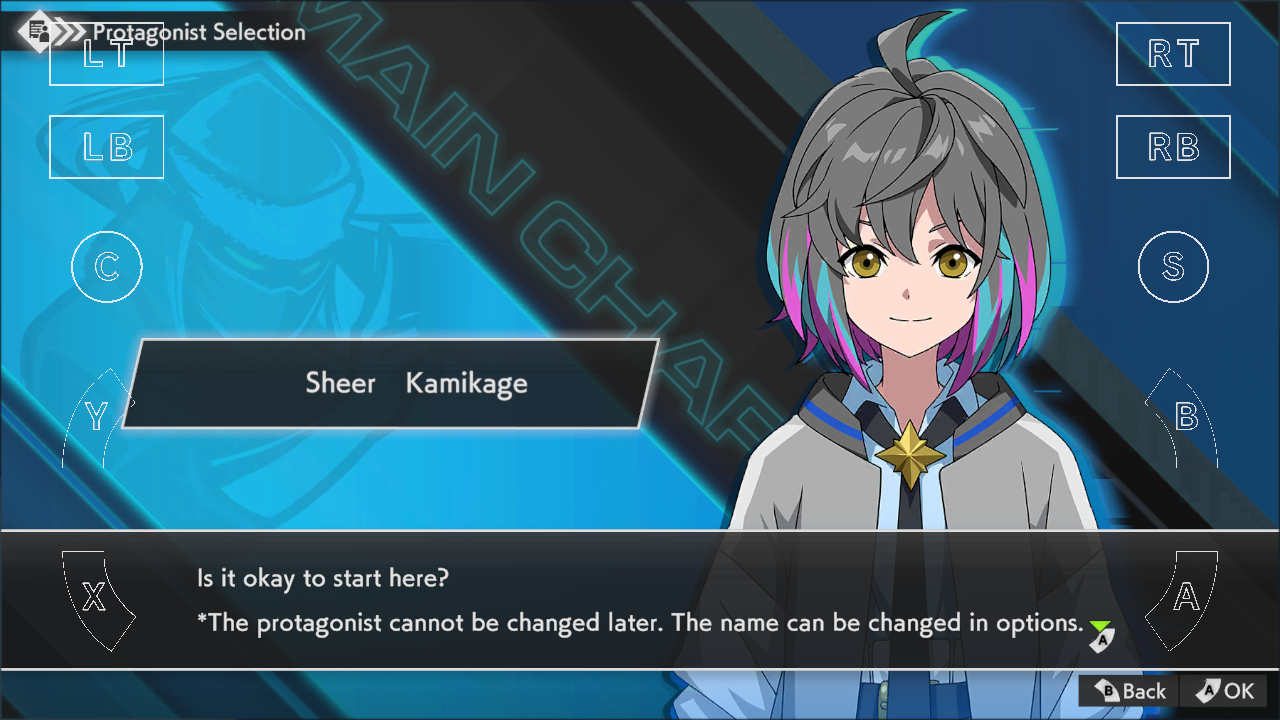Tap the RT overlay button
The image size is (1280, 720).
tap(1173, 54)
